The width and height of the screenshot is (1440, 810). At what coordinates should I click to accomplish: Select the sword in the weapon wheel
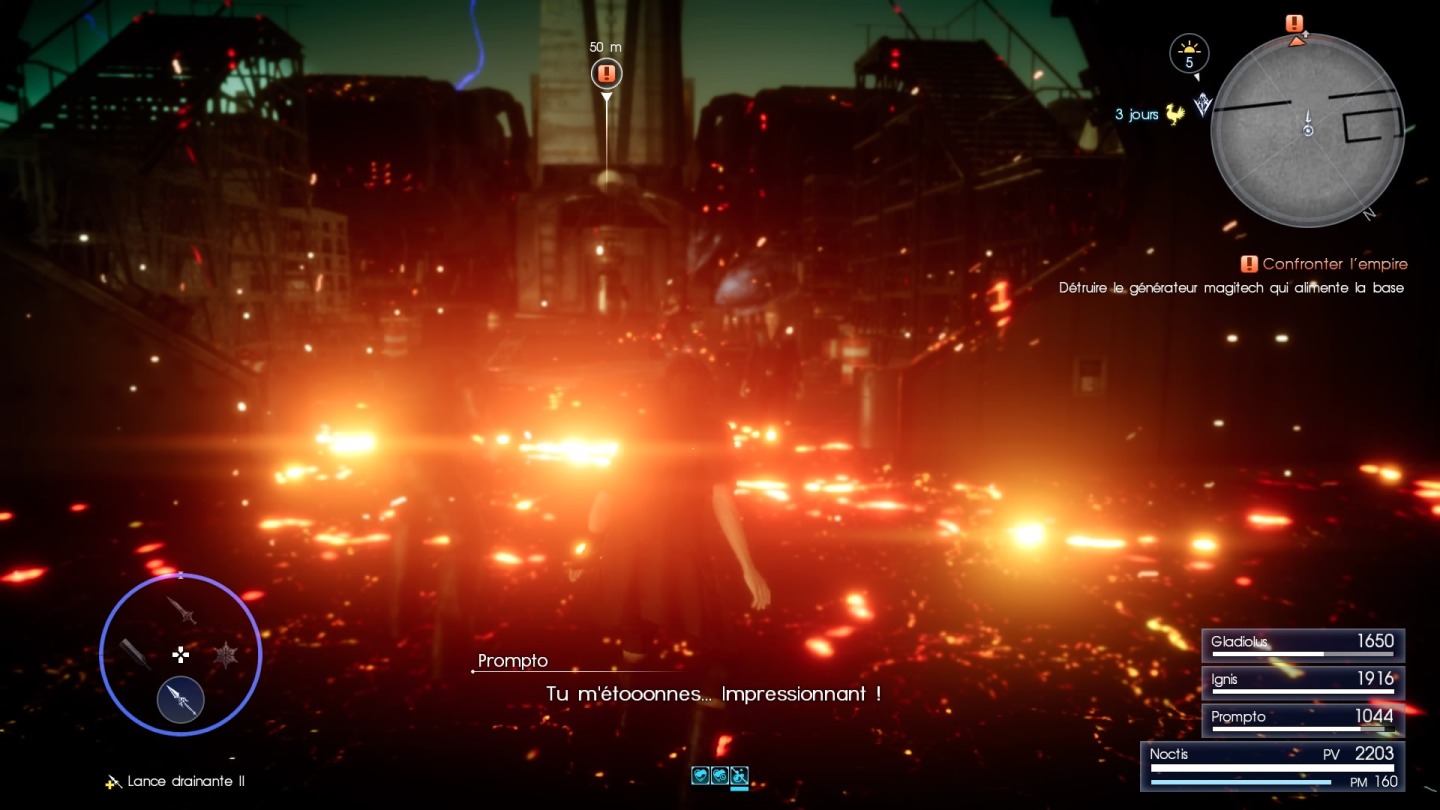click(x=181, y=609)
